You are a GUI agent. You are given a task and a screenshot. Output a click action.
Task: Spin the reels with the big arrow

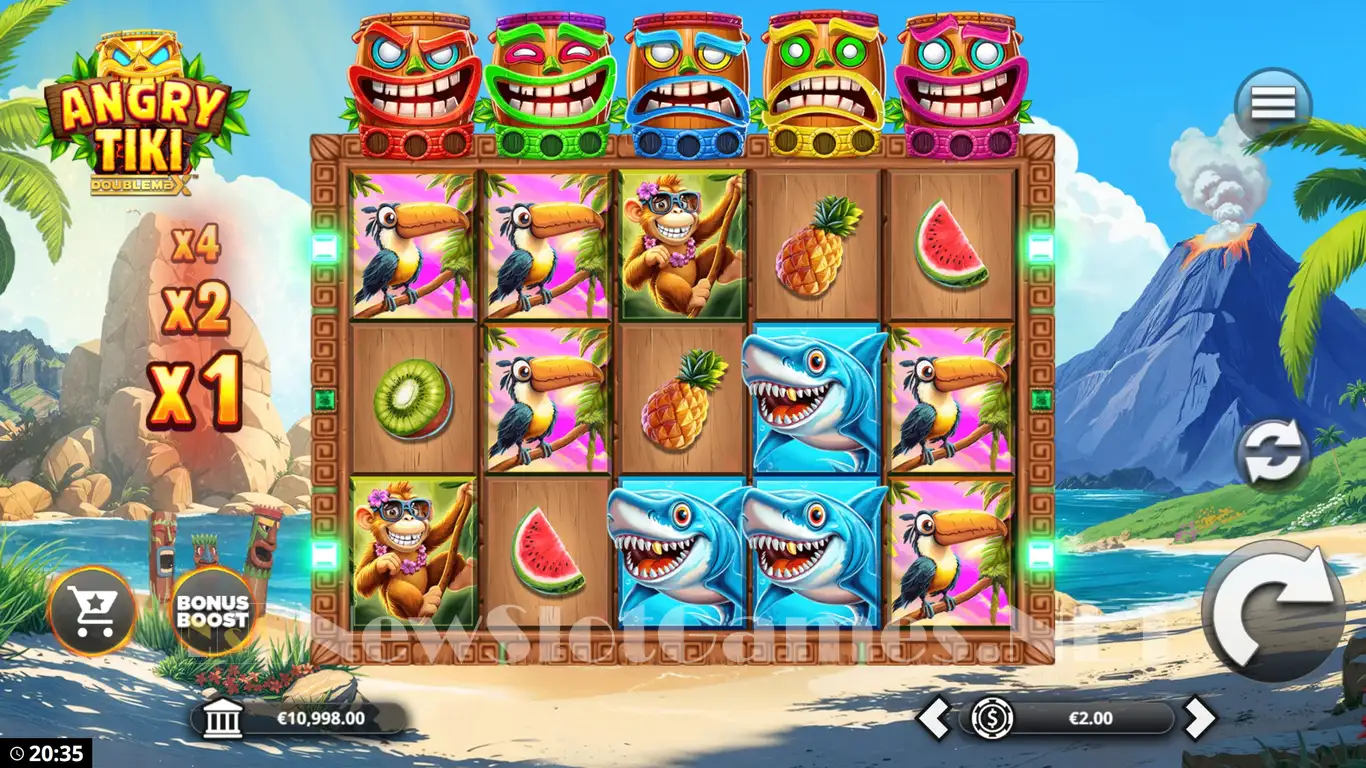1272,610
